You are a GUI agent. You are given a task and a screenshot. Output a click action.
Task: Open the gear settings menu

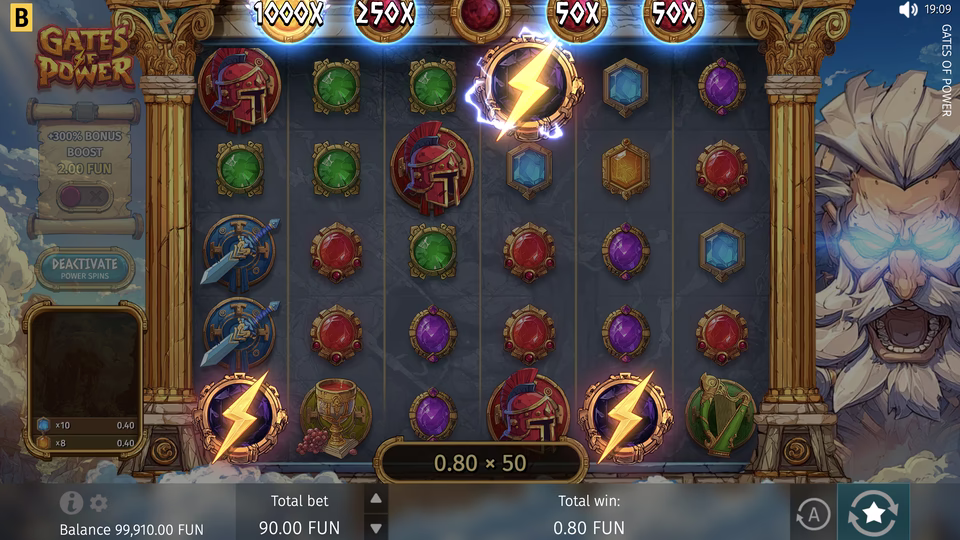click(x=98, y=503)
